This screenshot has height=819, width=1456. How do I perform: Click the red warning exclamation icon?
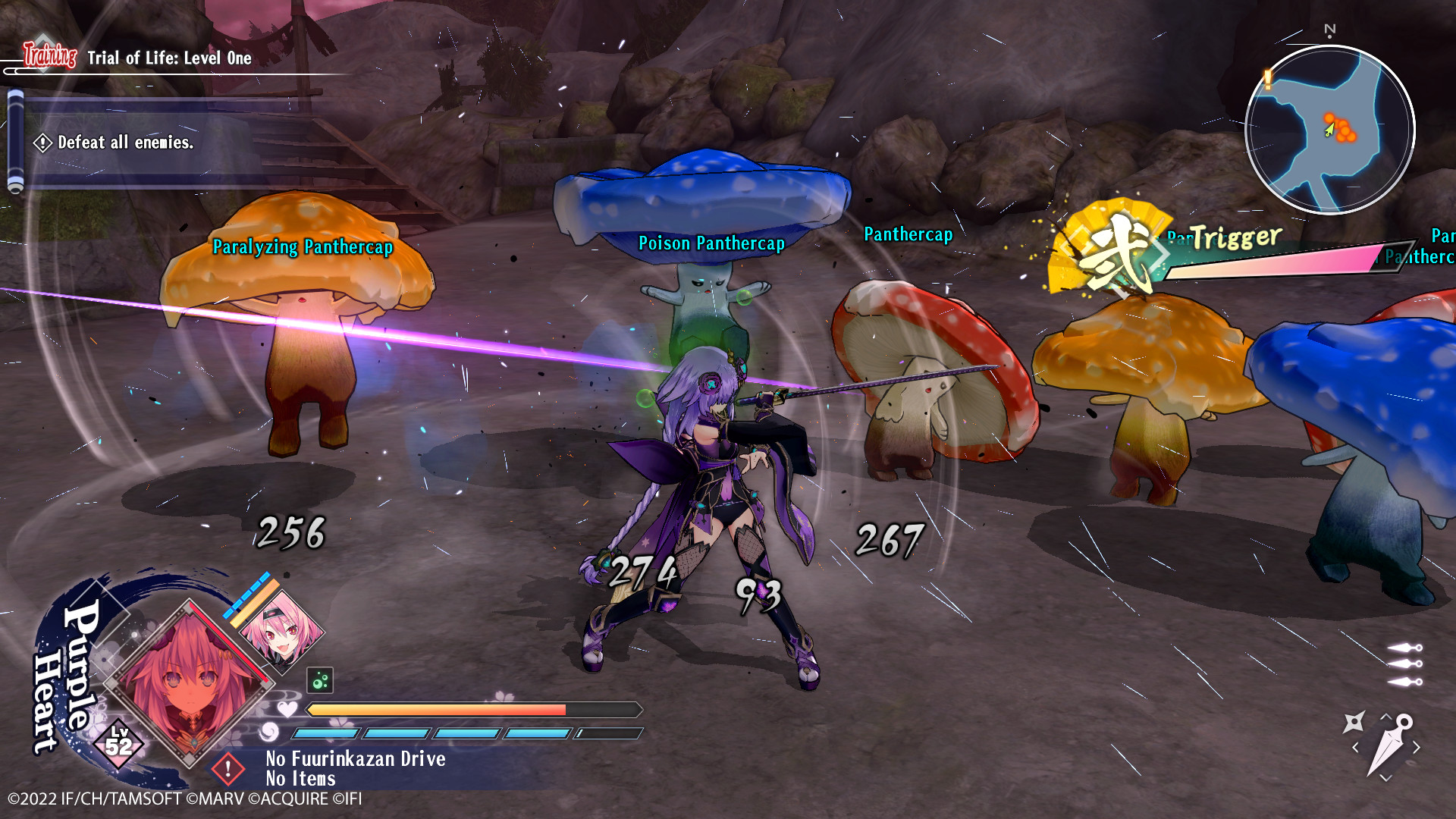228,769
